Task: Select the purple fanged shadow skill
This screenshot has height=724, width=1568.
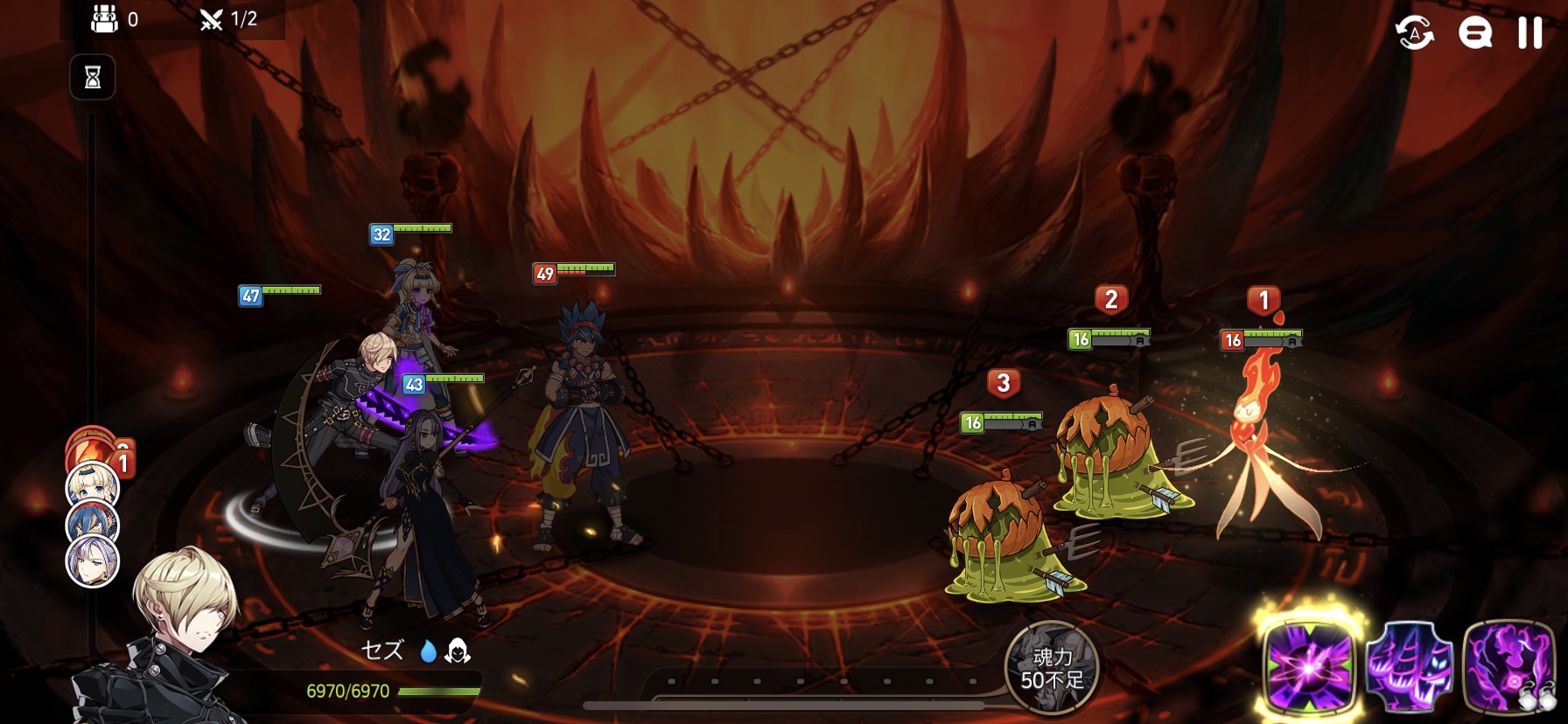Action: [x=1409, y=666]
